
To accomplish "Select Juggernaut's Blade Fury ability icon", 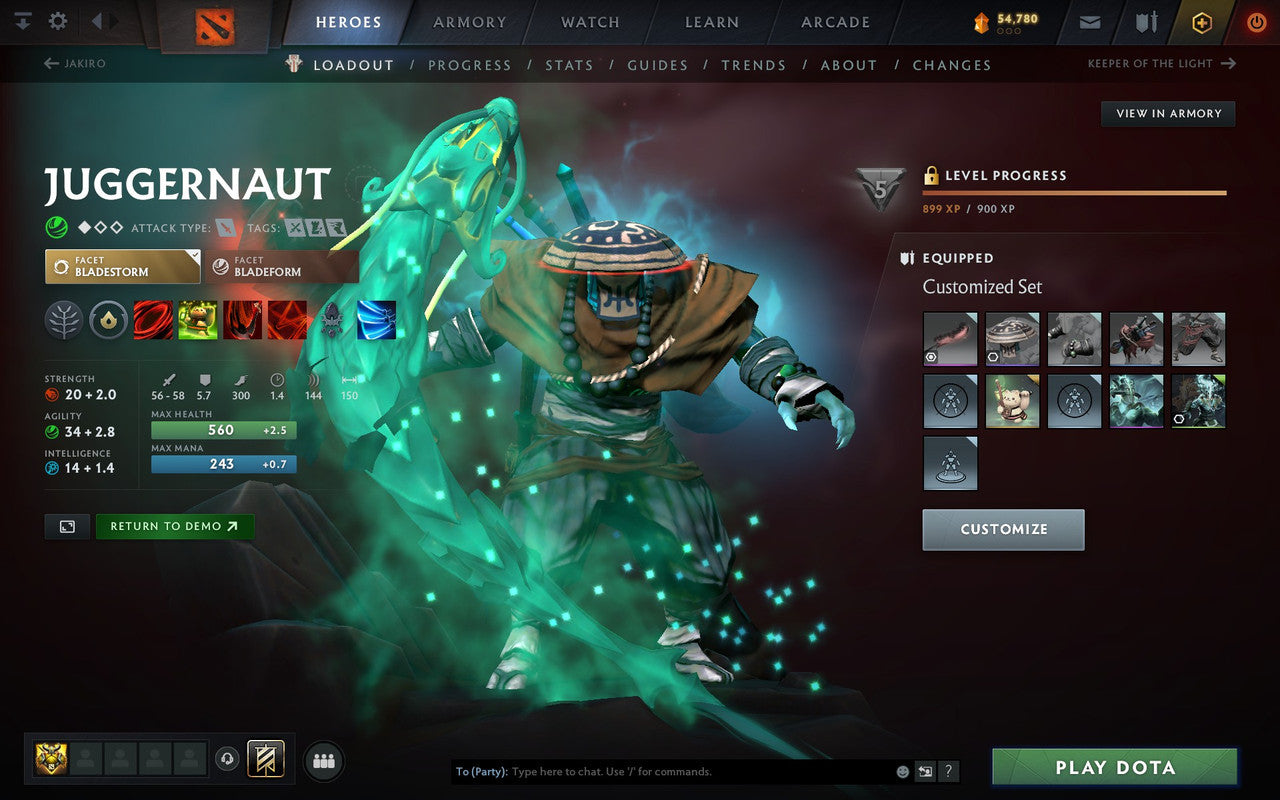I will point(152,320).
